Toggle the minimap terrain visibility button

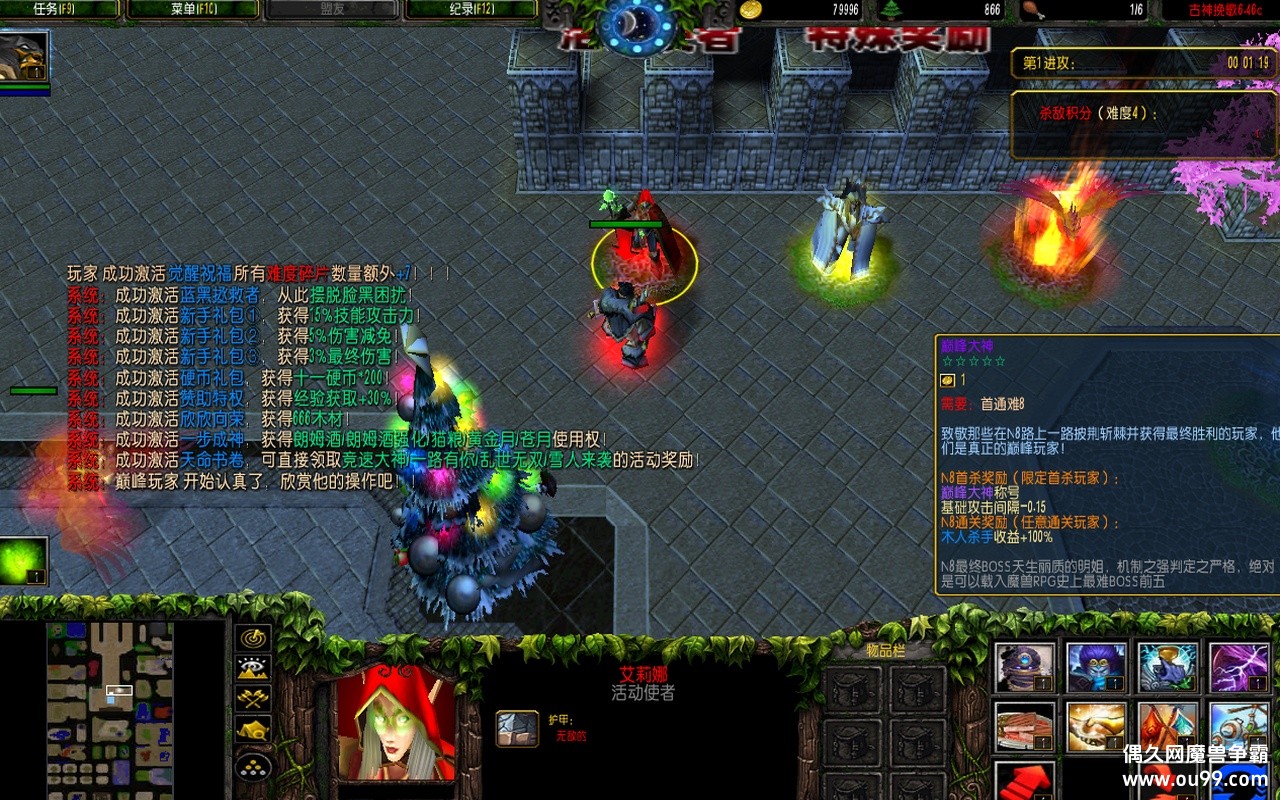click(253, 668)
